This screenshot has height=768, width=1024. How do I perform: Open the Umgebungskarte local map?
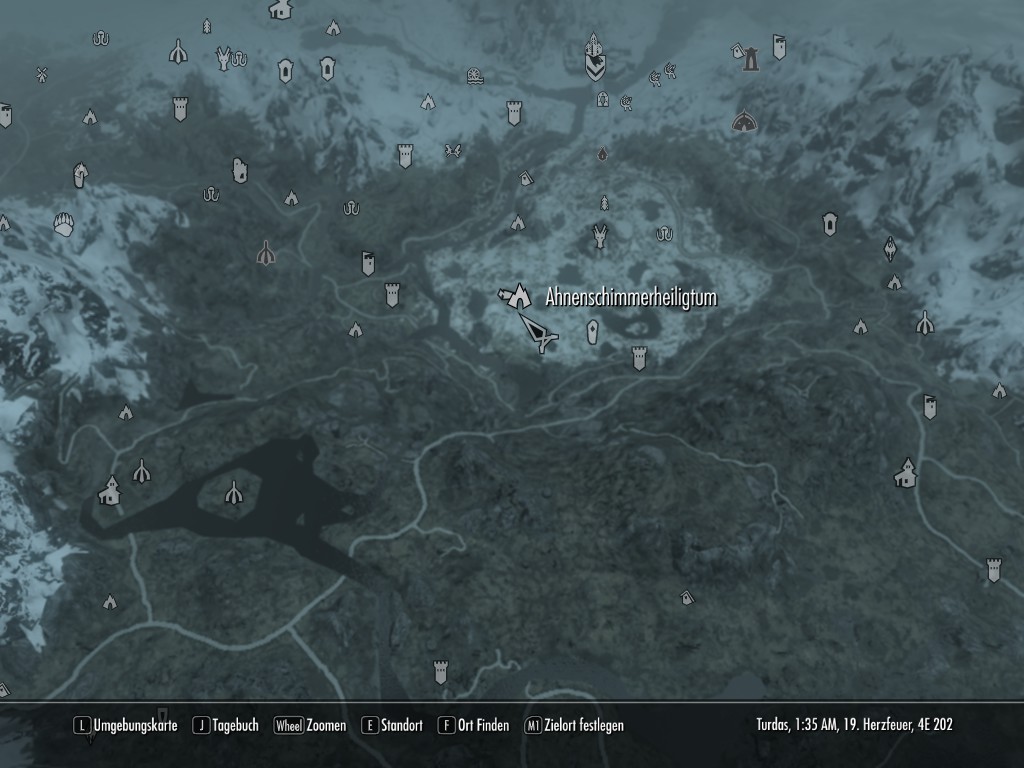127,725
